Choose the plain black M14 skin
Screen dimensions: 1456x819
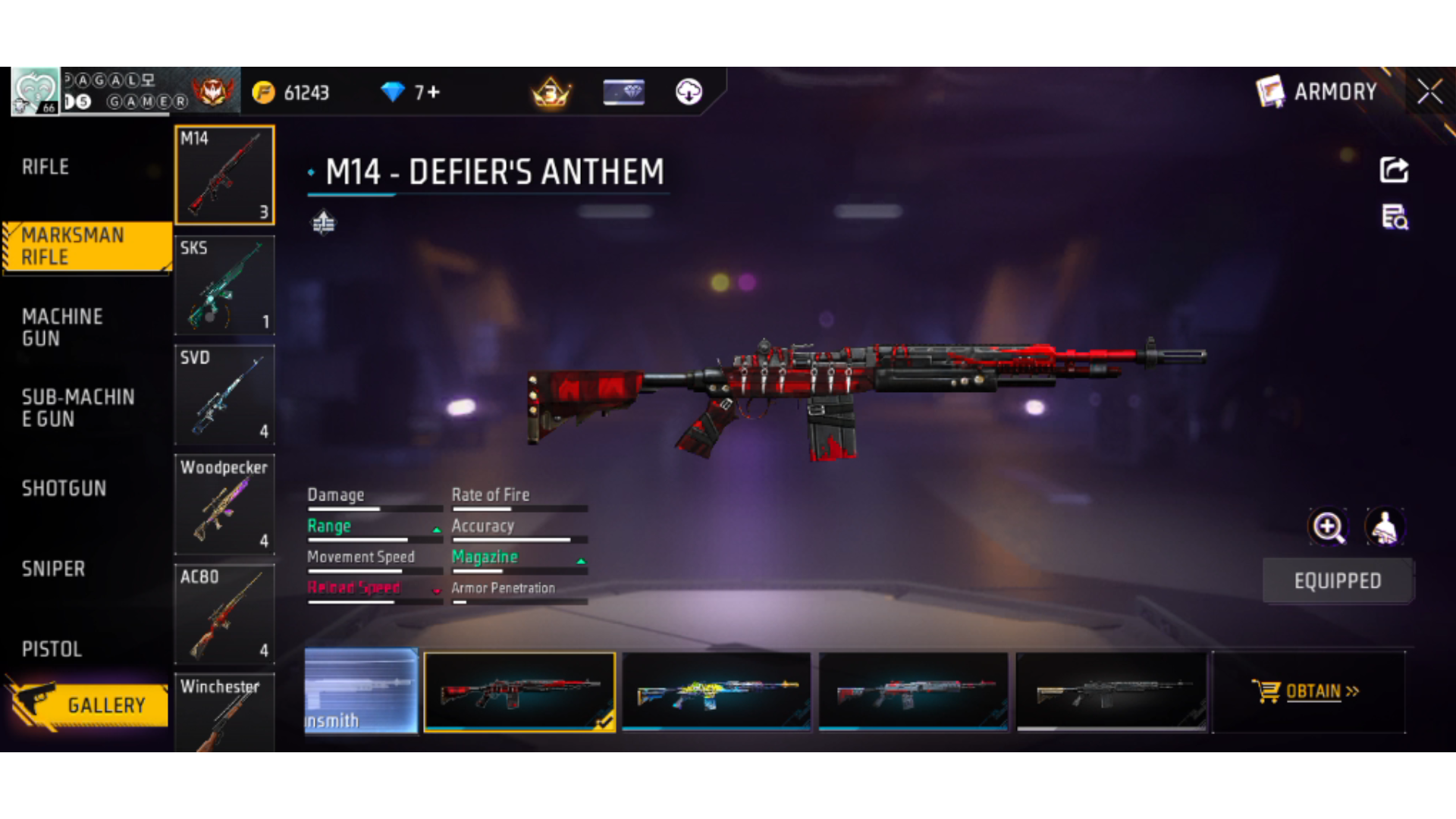click(x=1111, y=692)
